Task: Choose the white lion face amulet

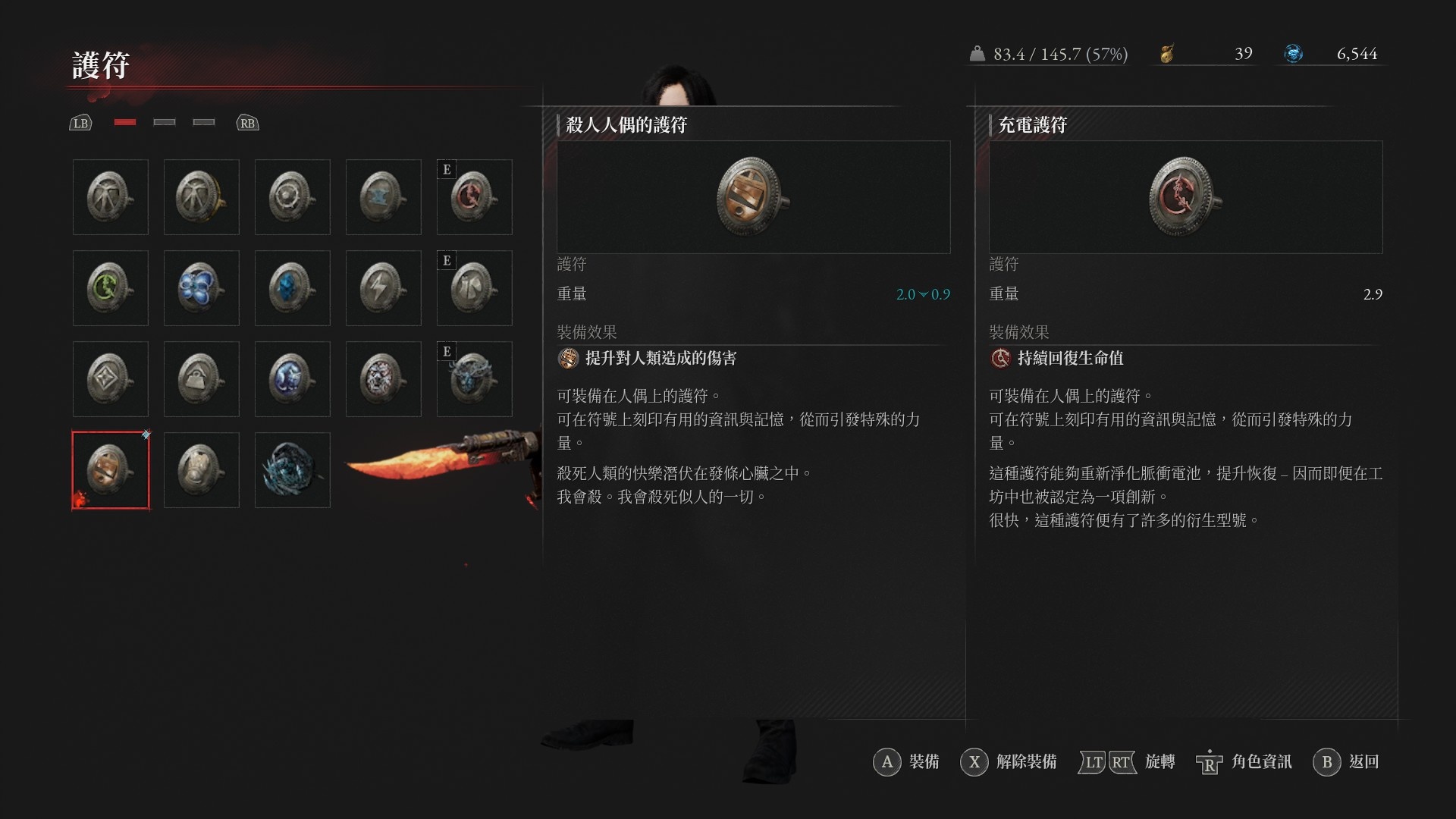Action: point(383,379)
